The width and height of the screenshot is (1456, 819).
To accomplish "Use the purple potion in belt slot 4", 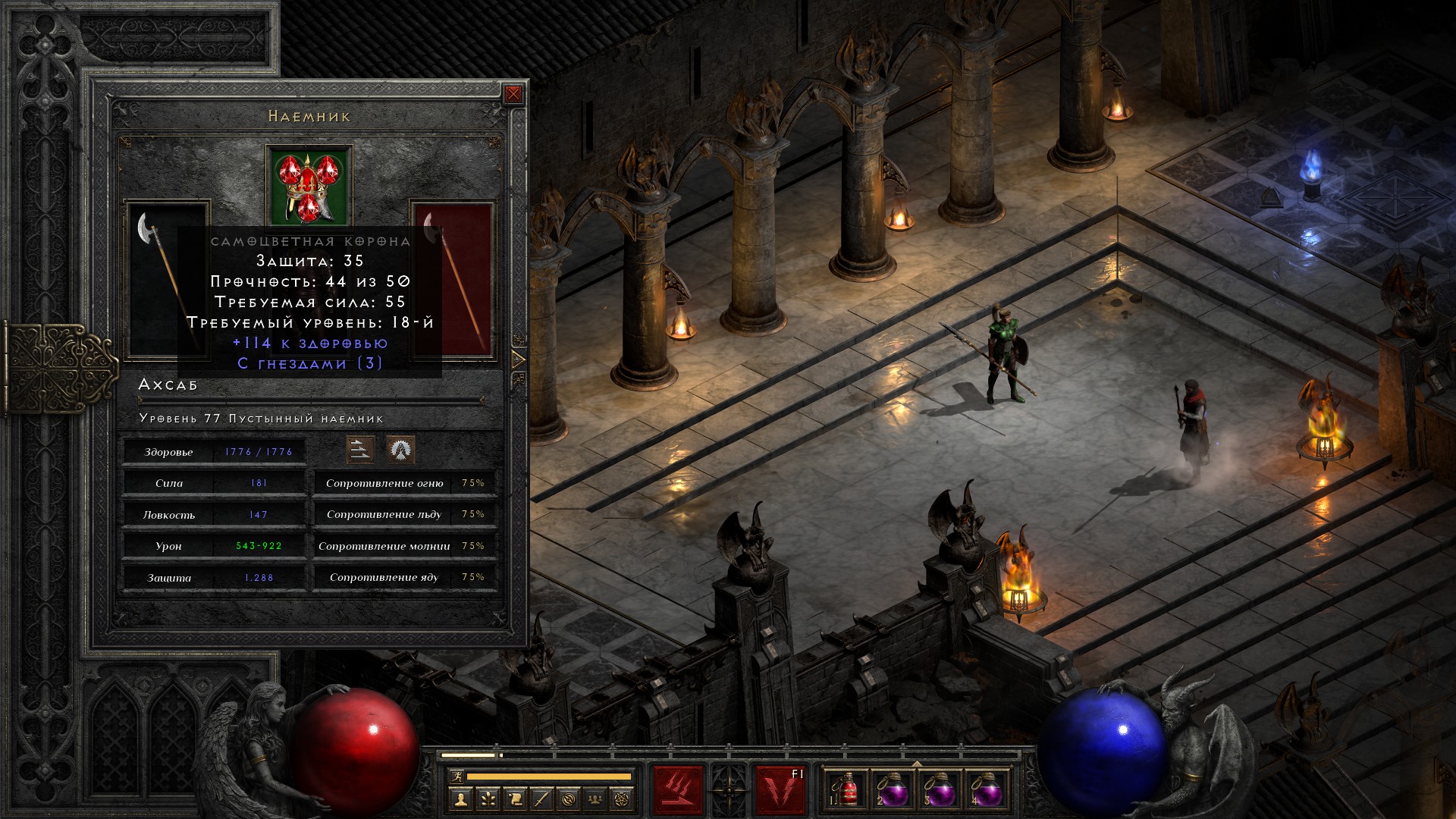I will point(987,790).
